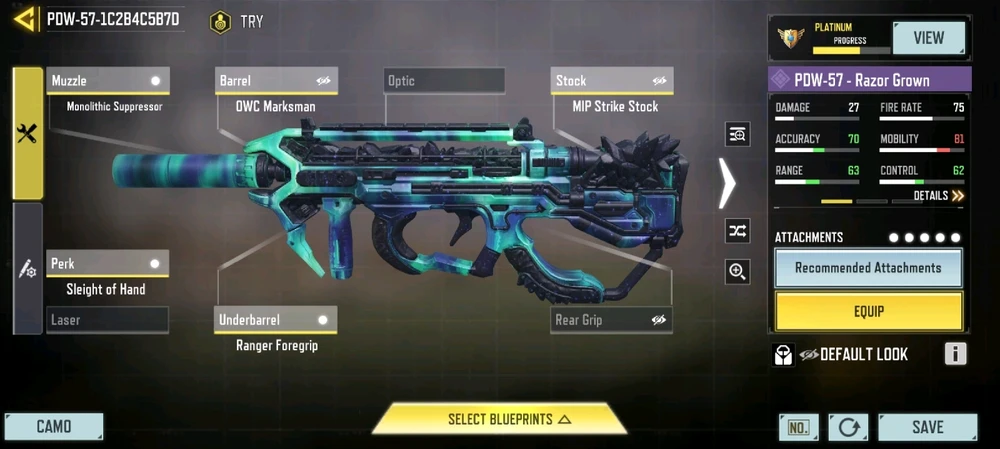This screenshot has height=449, width=1000.
Task: Click the circular reset arrow button
Action: 848,427
